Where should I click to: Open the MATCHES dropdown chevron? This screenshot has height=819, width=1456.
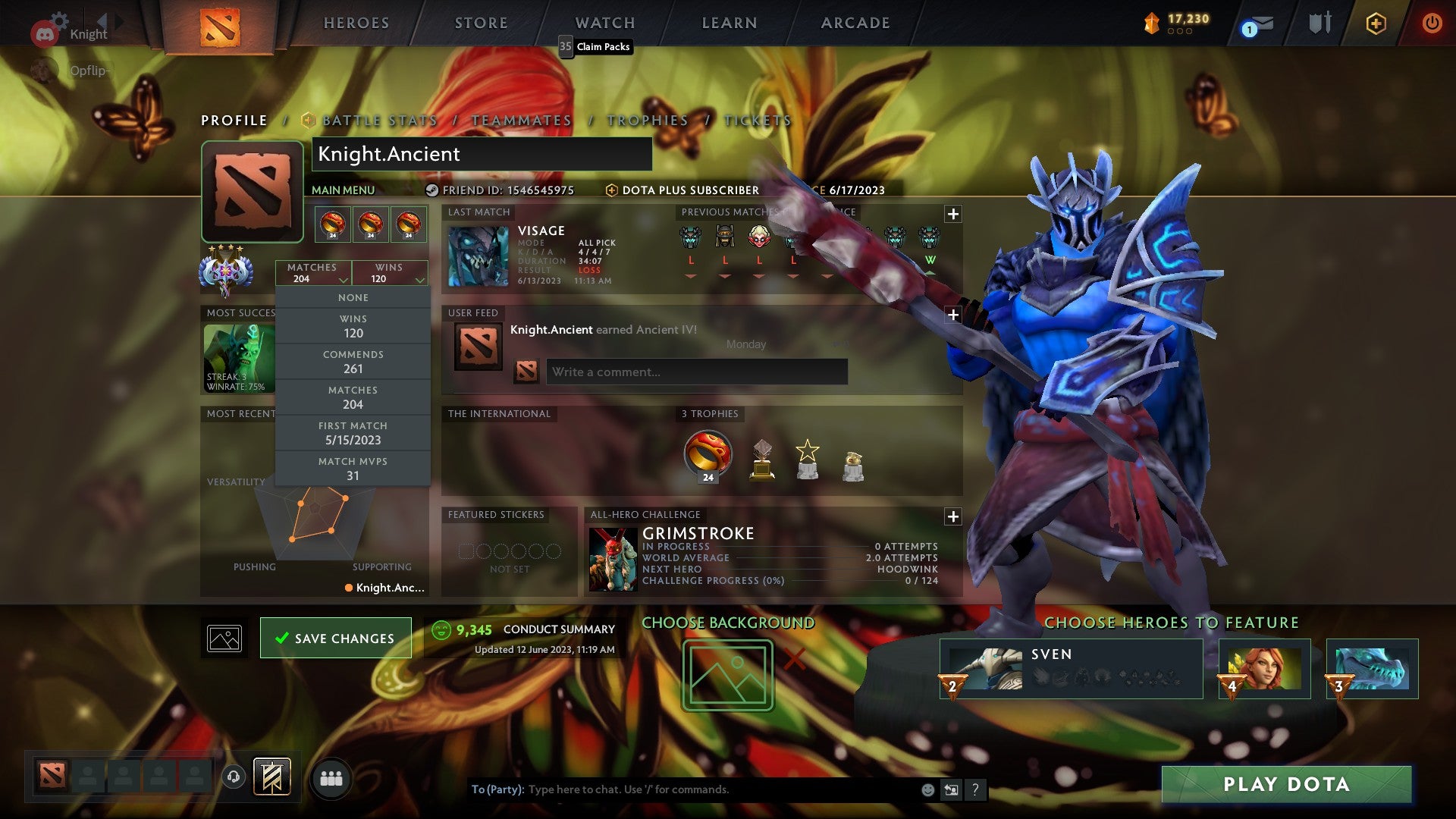point(343,279)
